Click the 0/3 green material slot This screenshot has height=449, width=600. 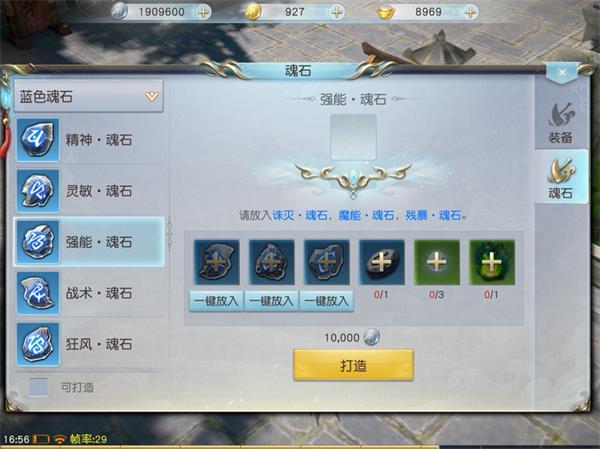pyautogui.click(x=436, y=263)
